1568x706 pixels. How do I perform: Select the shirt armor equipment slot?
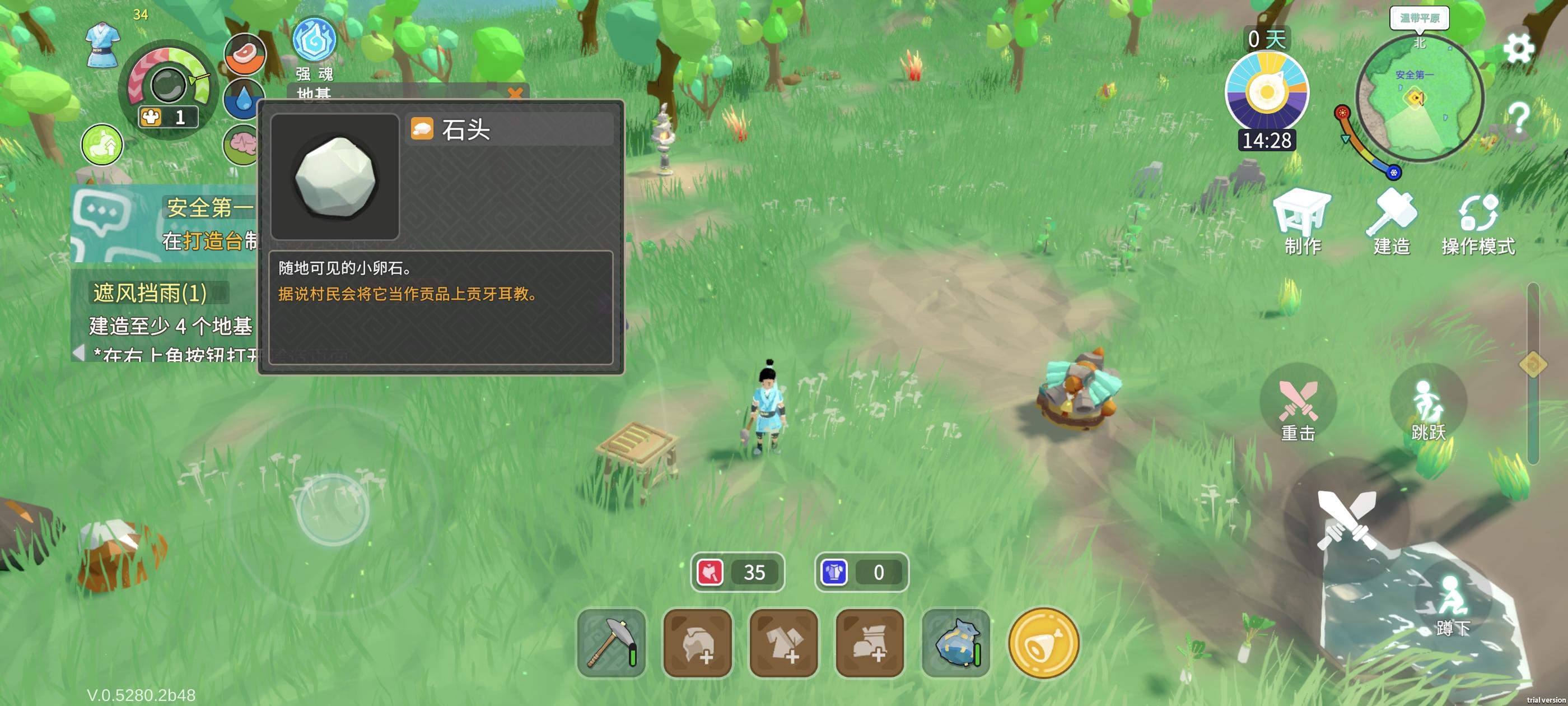click(x=783, y=643)
